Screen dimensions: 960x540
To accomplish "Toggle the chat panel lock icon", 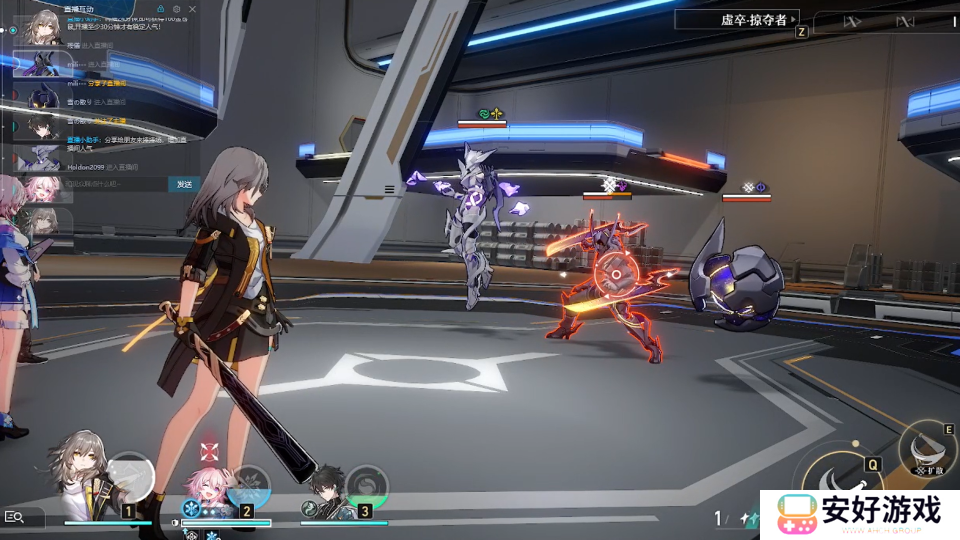I will [159, 9].
